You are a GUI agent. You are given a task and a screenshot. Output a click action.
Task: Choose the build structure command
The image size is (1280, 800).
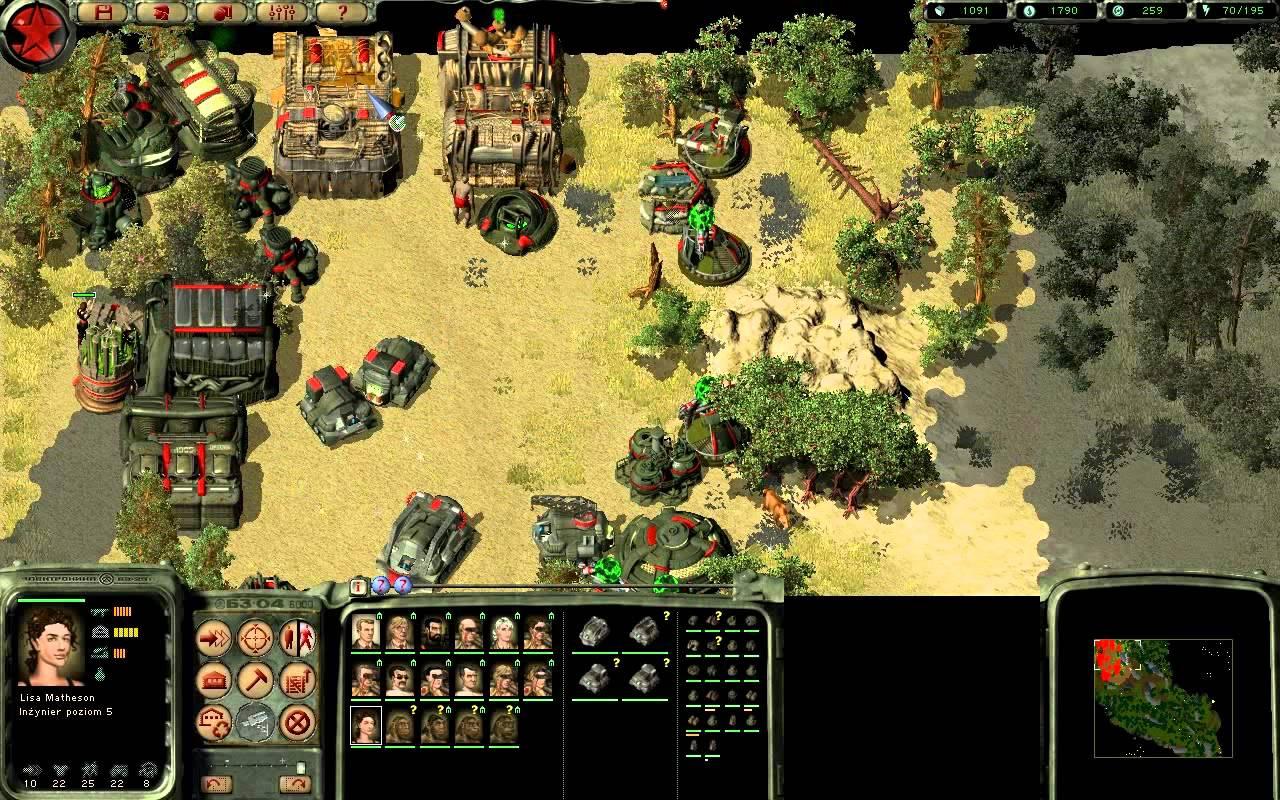213,680
